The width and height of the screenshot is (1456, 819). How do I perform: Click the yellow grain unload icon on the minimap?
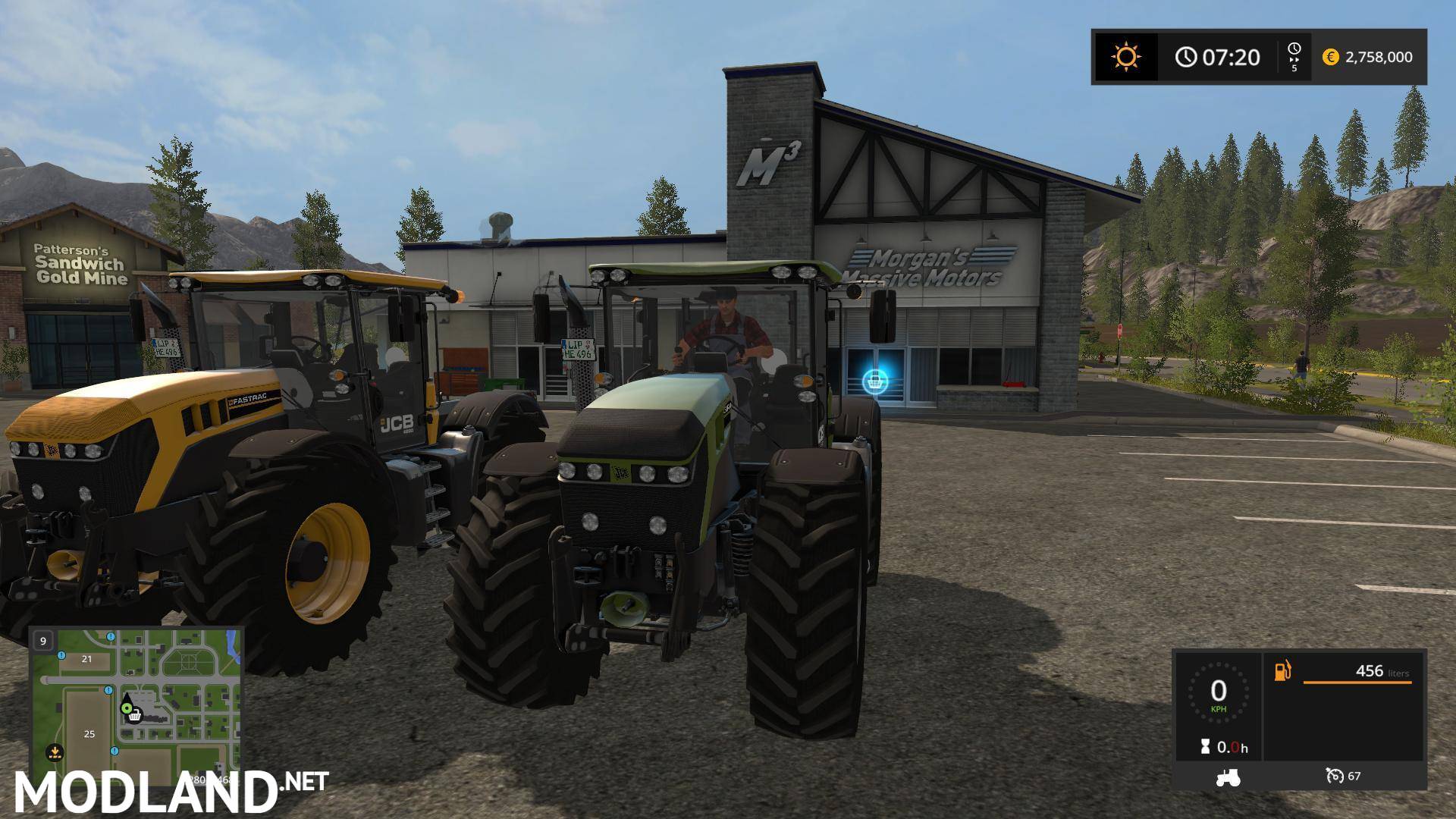pos(55,752)
